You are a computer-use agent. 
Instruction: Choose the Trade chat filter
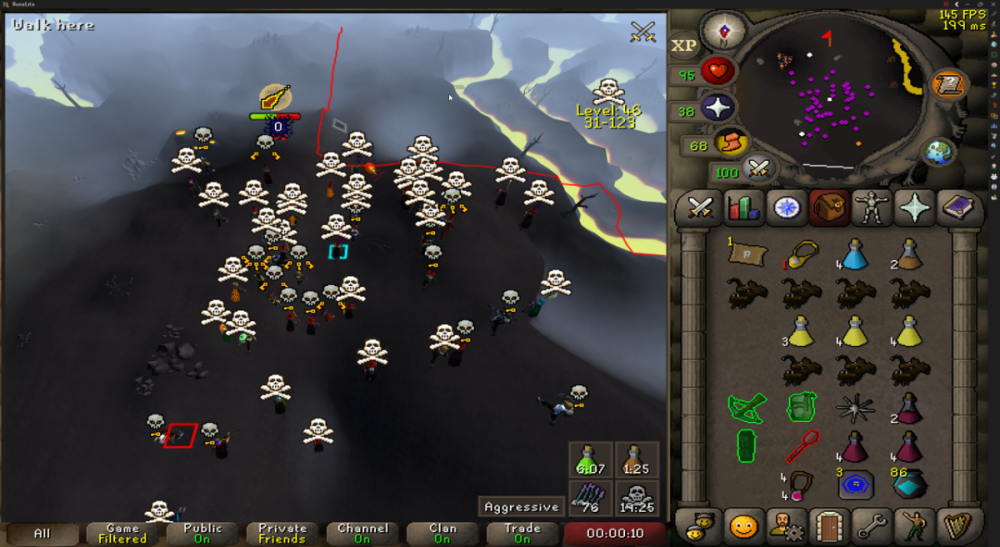click(x=522, y=533)
